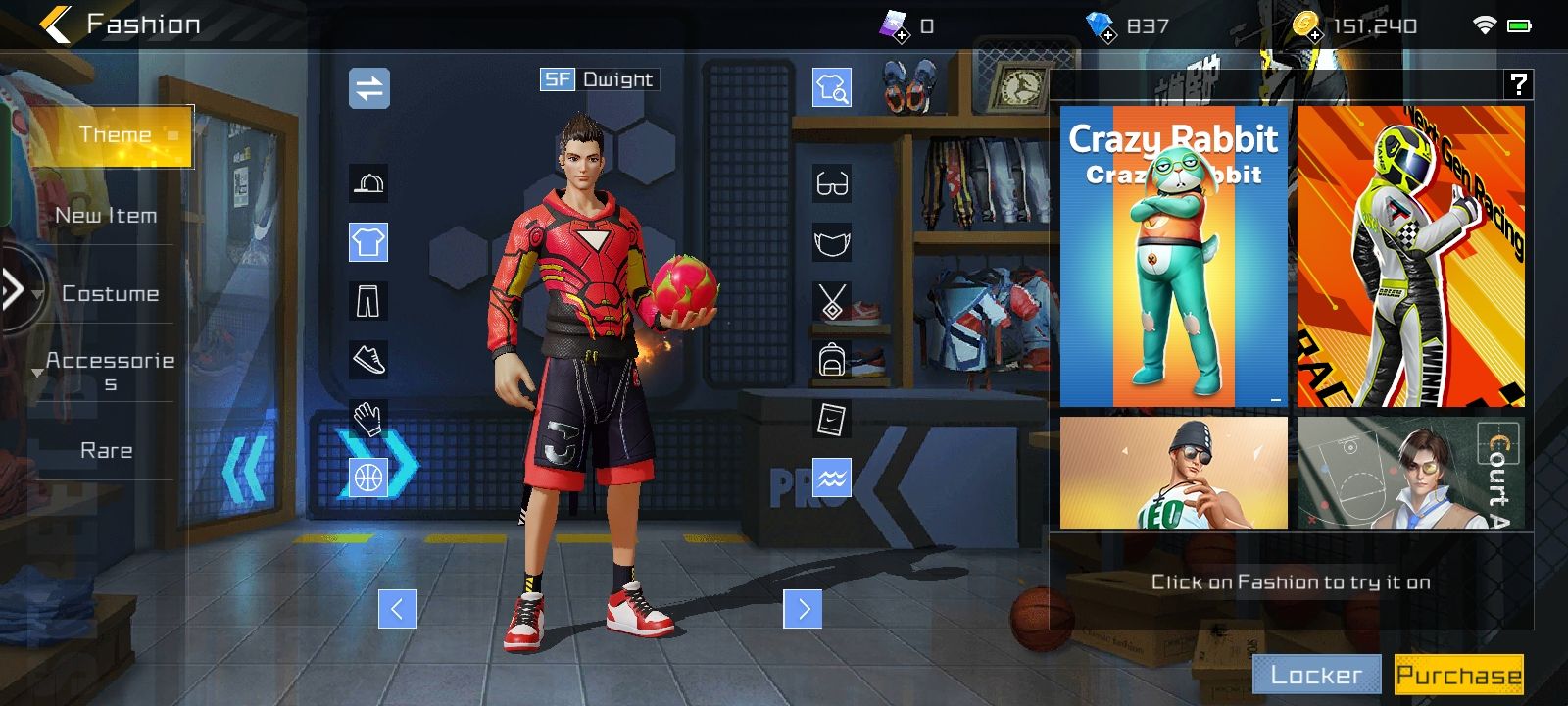Open the question mark help

pos(1518,84)
